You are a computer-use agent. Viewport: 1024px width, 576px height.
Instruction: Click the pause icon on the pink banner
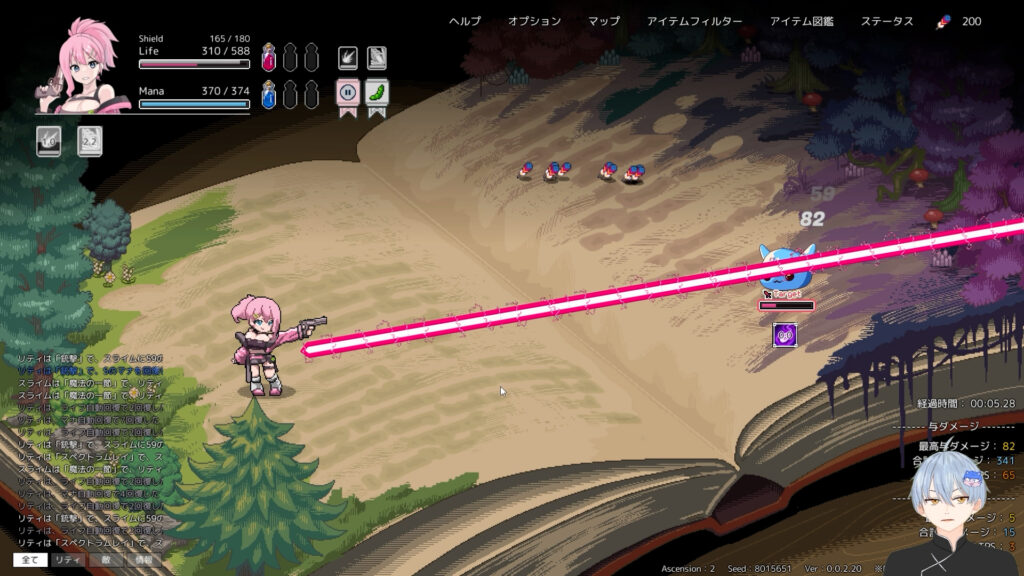coord(348,94)
